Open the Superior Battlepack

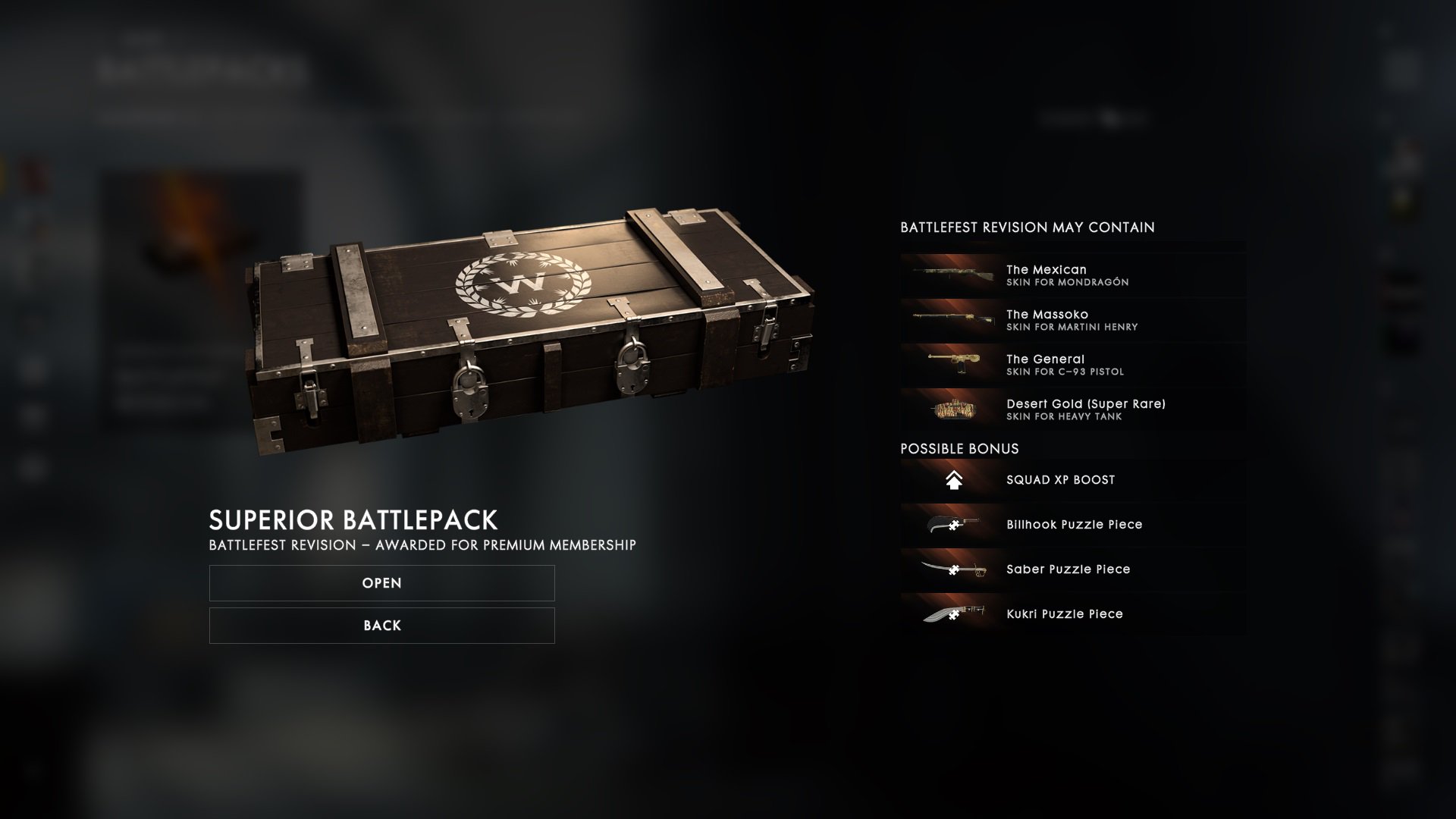(381, 583)
